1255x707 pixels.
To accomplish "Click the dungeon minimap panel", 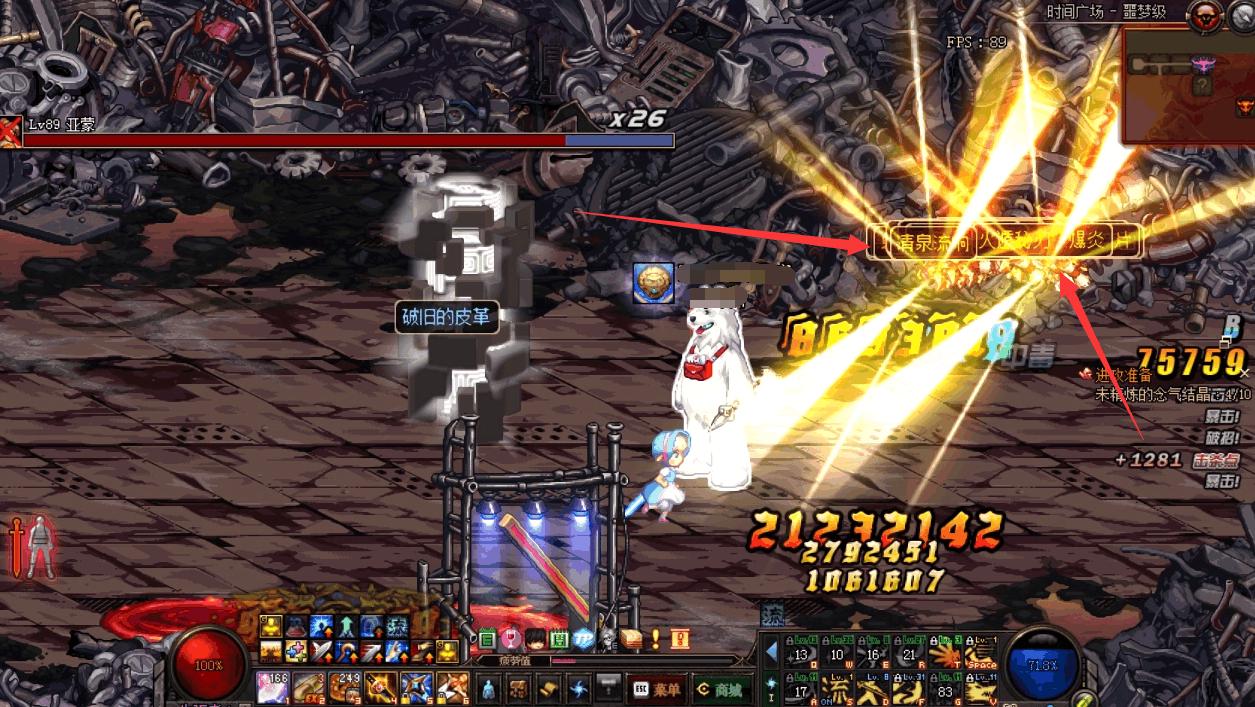I will pyautogui.click(x=1187, y=85).
